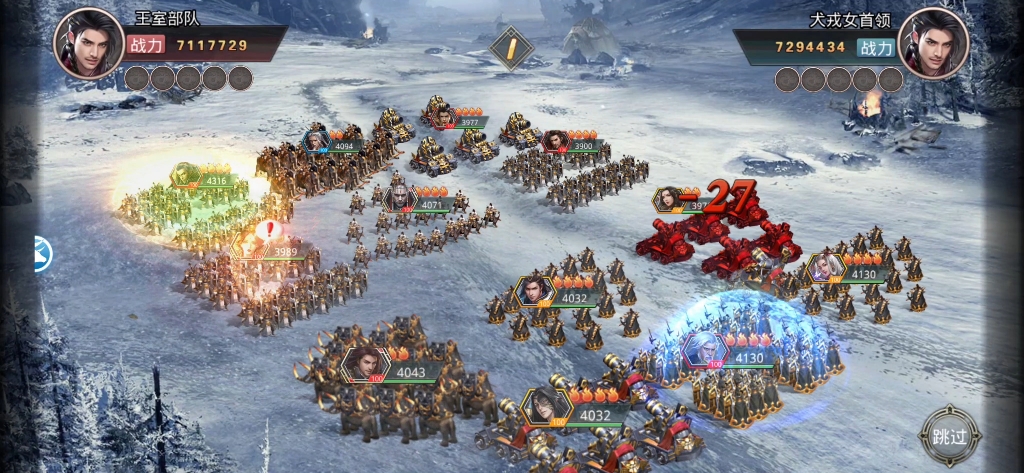Tap the 犬戎女首领 enemy leader portrait
1024x473 pixels.
(933, 42)
